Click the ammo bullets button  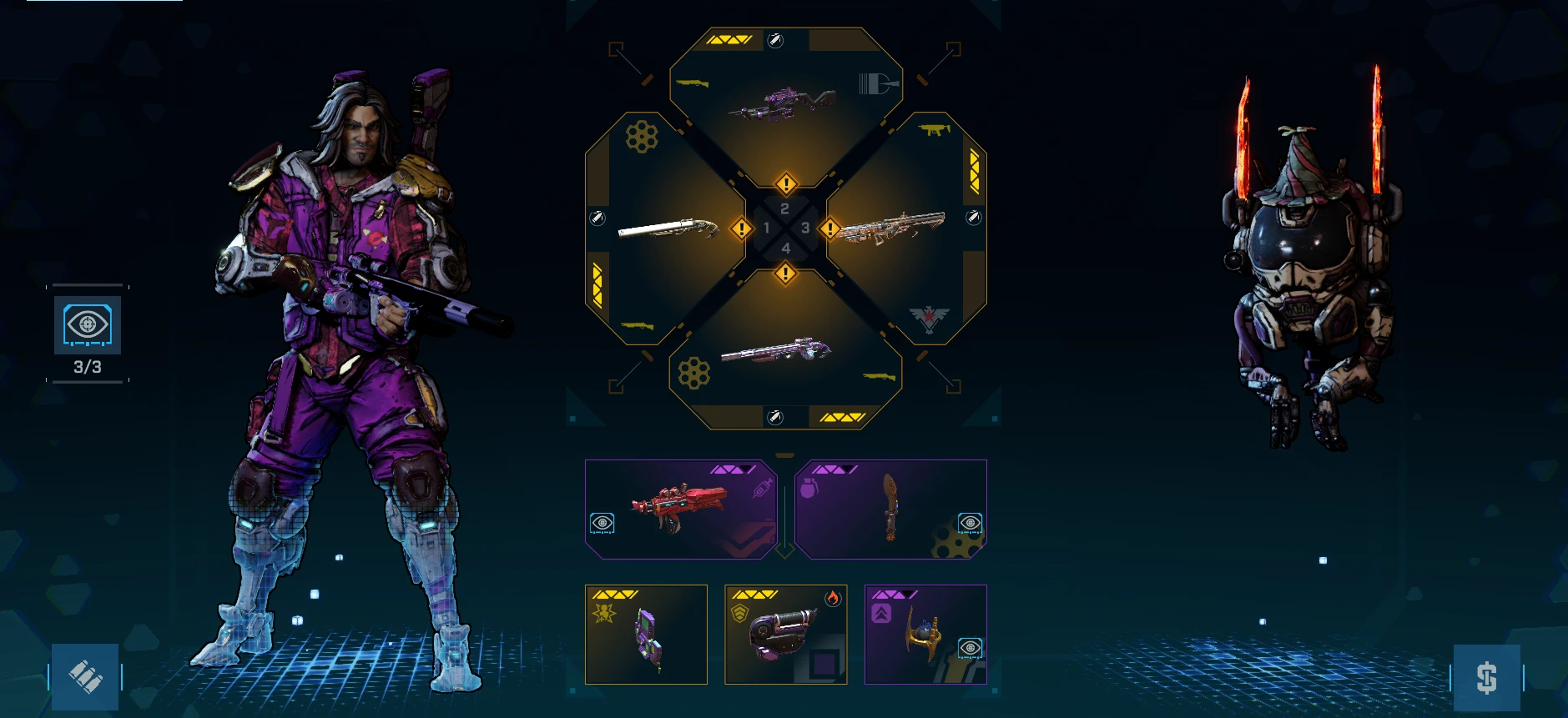[x=85, y=676]
